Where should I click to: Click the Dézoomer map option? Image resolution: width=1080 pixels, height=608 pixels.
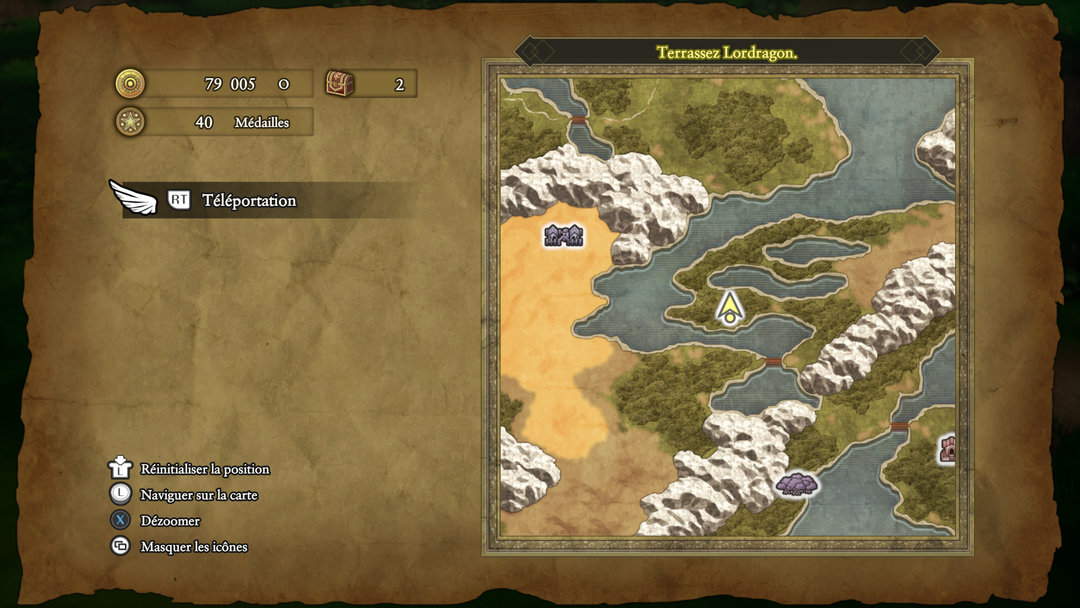[170, 521]
